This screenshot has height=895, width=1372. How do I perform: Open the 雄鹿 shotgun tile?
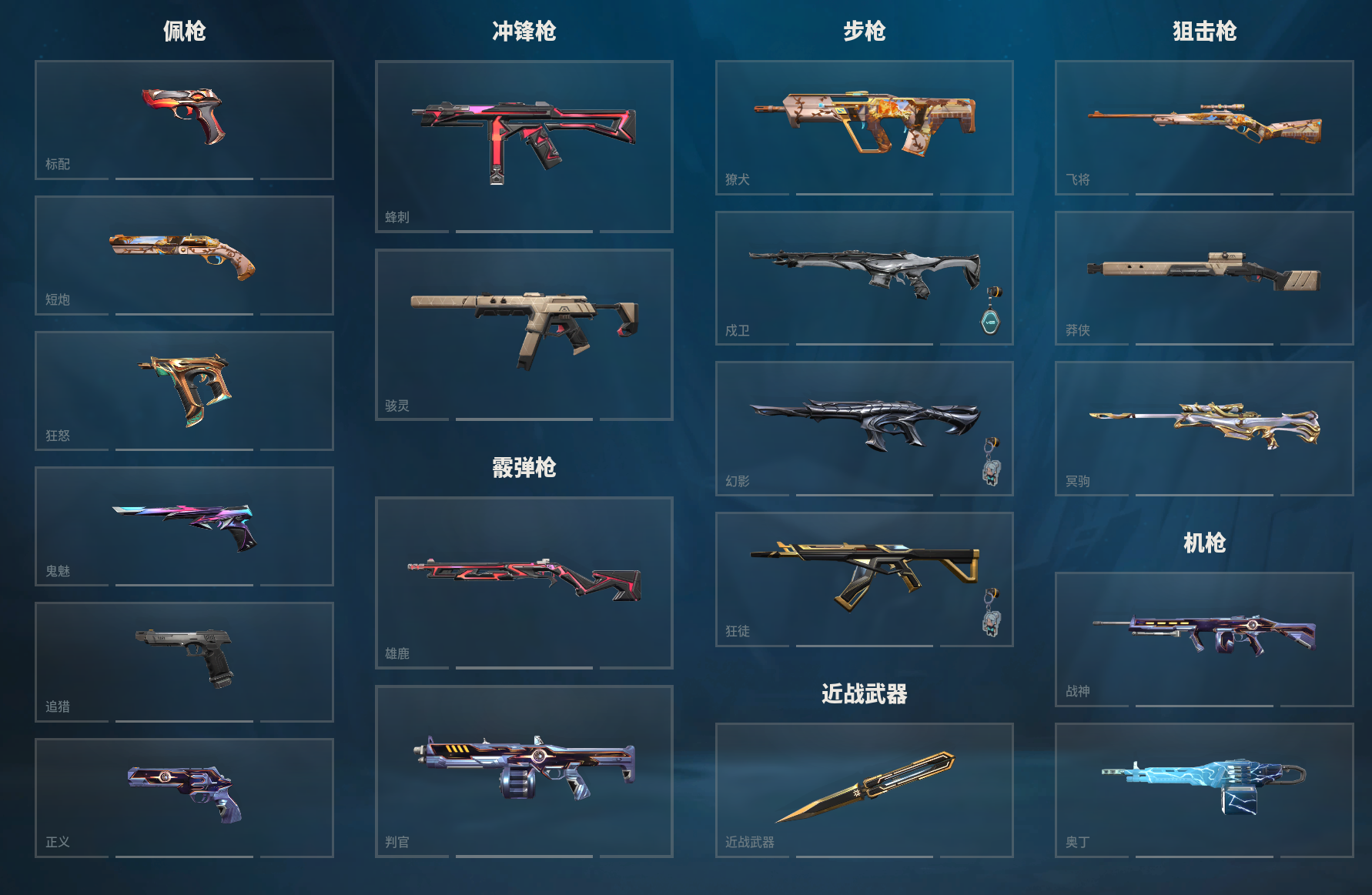[x=524, y=582]
